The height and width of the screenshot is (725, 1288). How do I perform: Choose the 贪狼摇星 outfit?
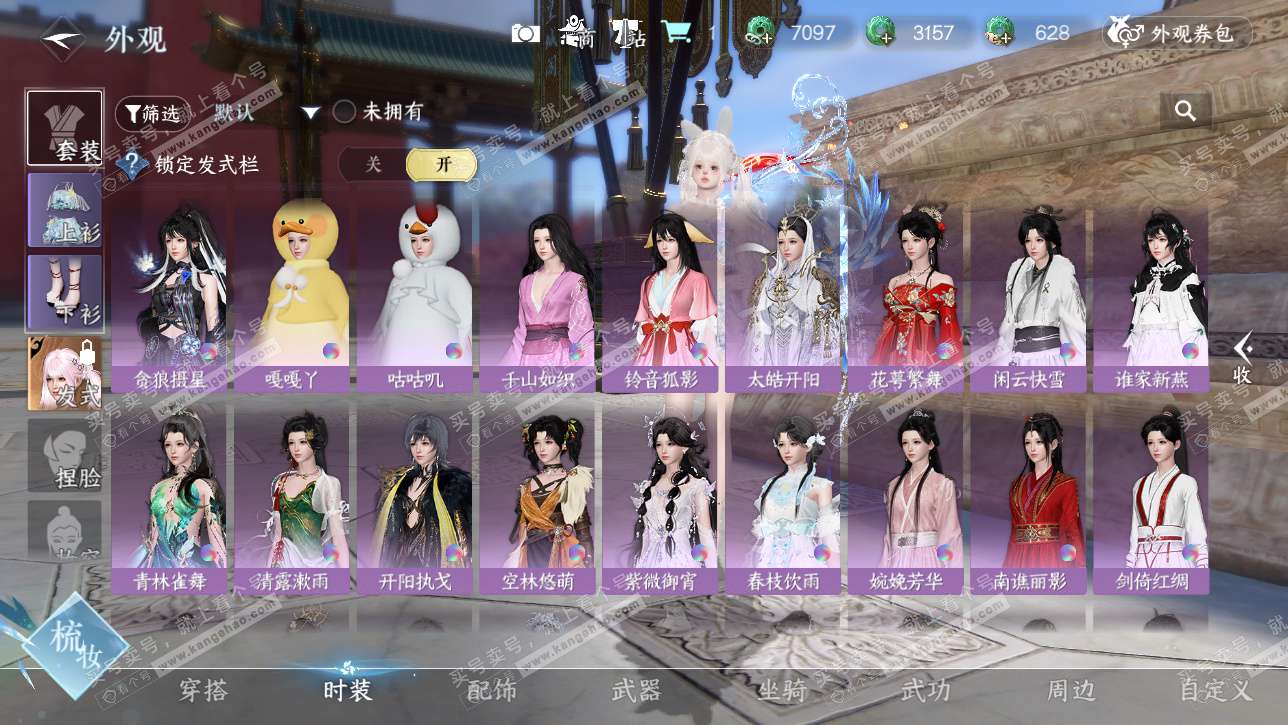tap(169, 296)
